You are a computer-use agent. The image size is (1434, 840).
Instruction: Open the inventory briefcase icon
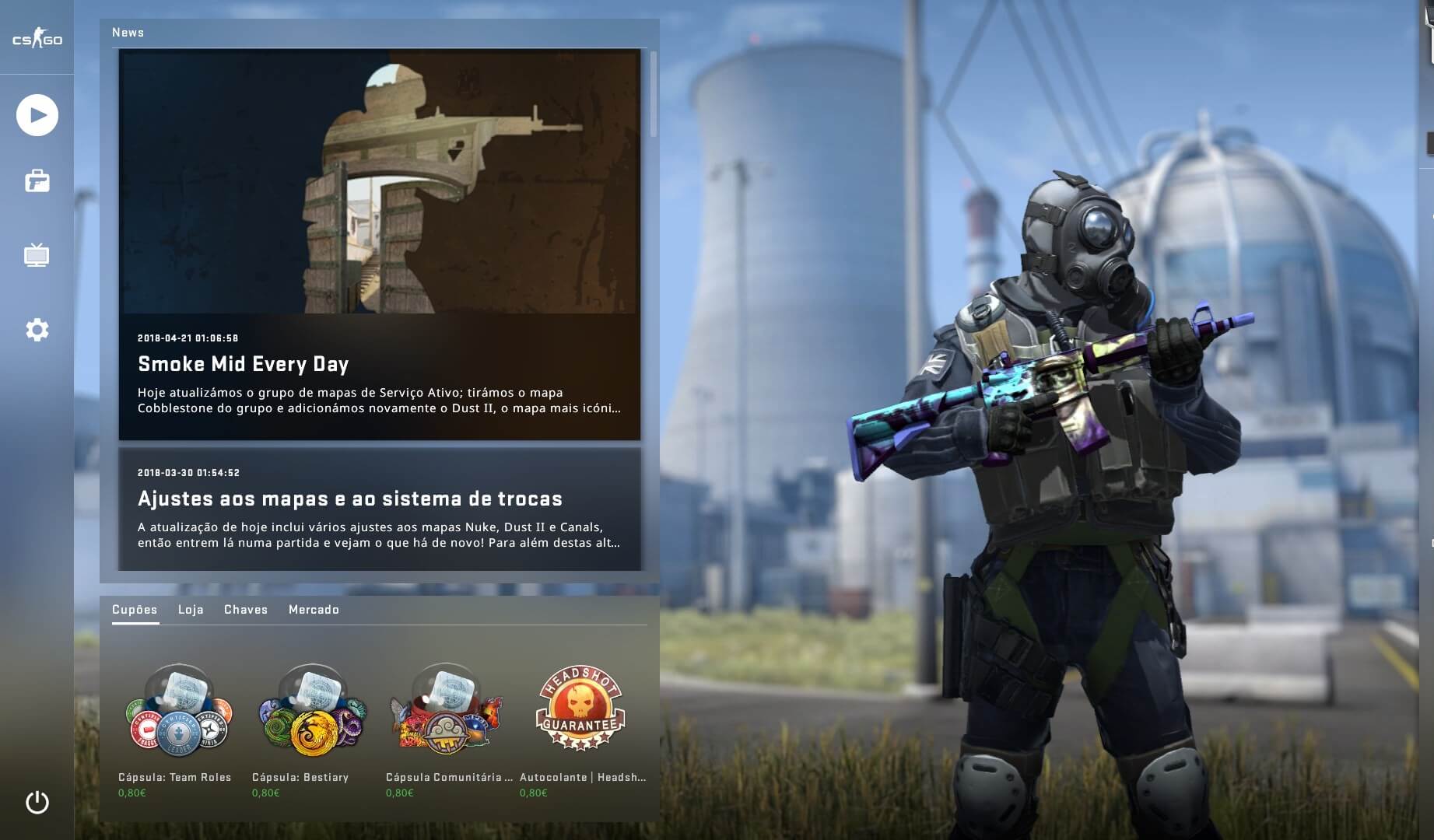tap(37, 181)
